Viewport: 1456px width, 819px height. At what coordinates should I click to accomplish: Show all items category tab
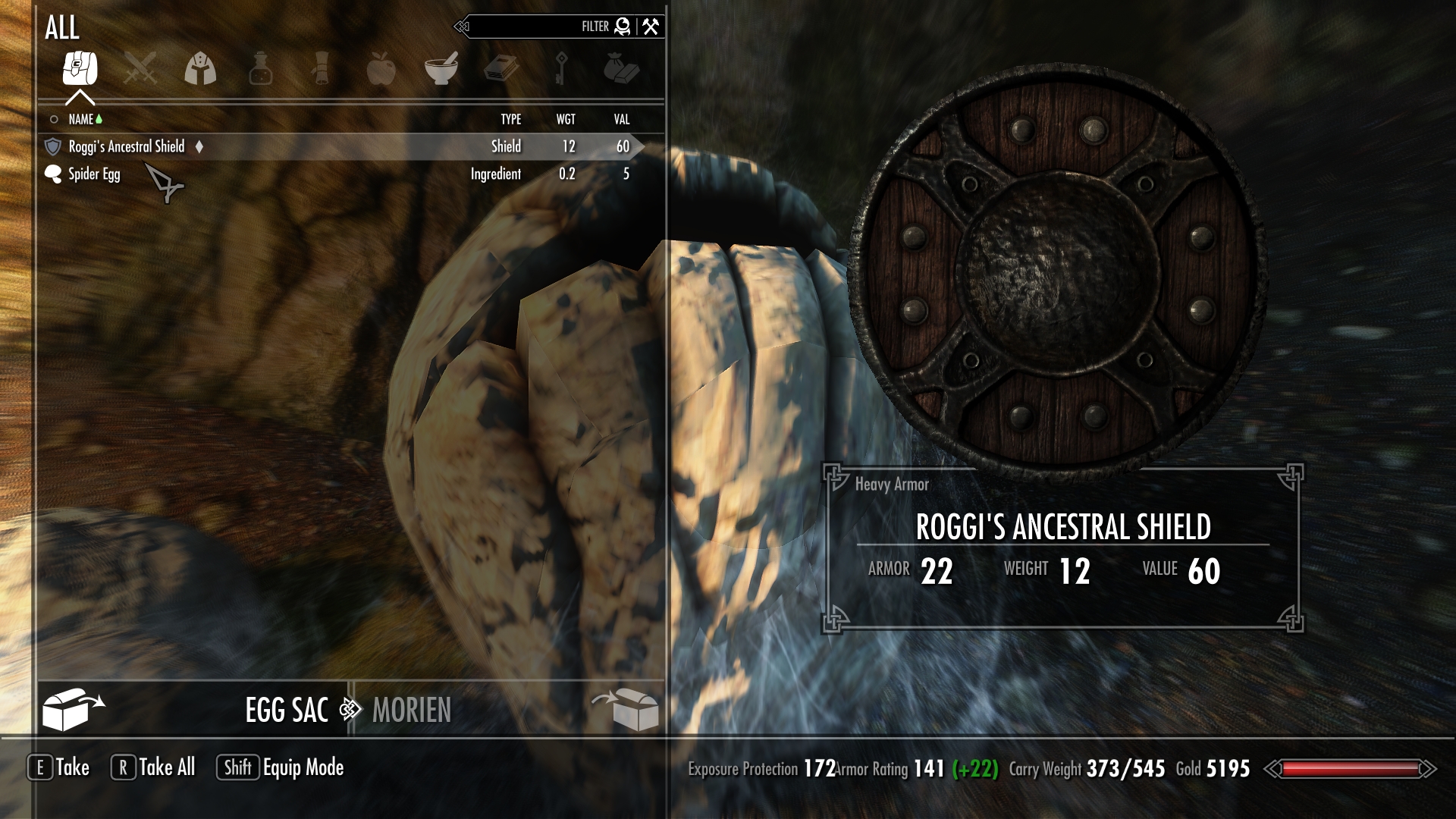(80, 70)
